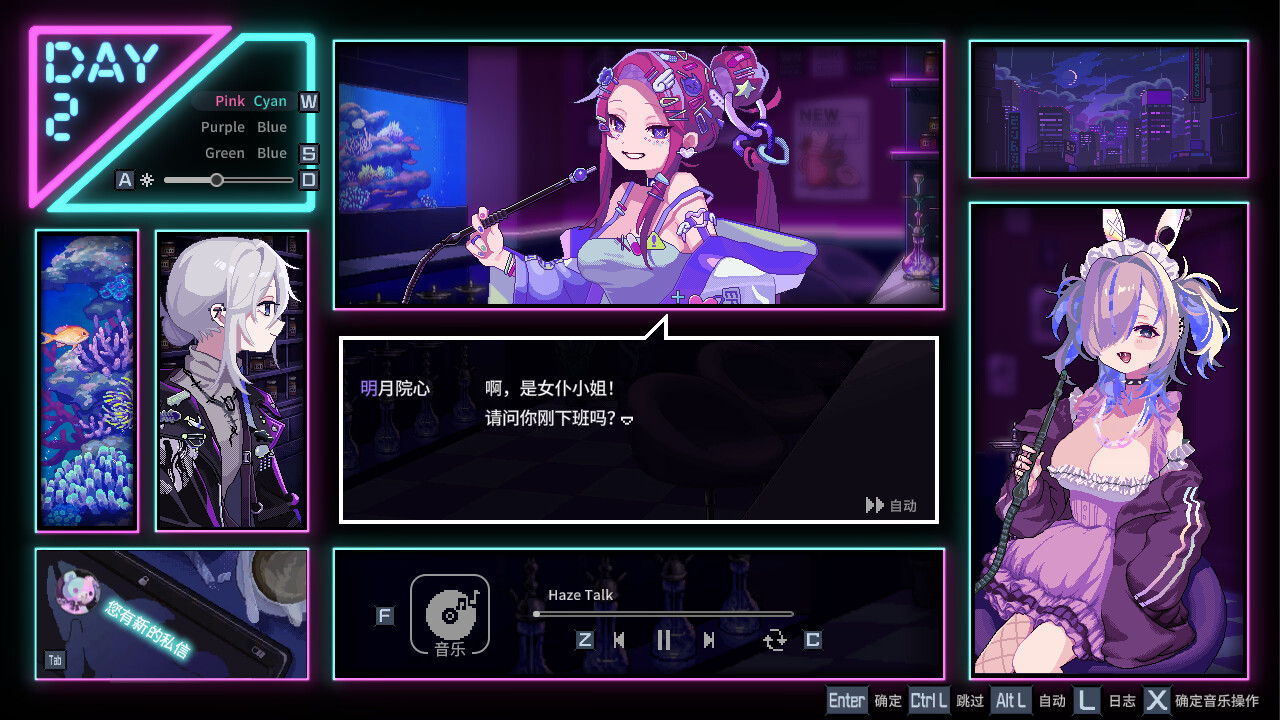Toggle the repeat playback icon
Viewport: 1280px width, 720px height.
pos(775,640)
